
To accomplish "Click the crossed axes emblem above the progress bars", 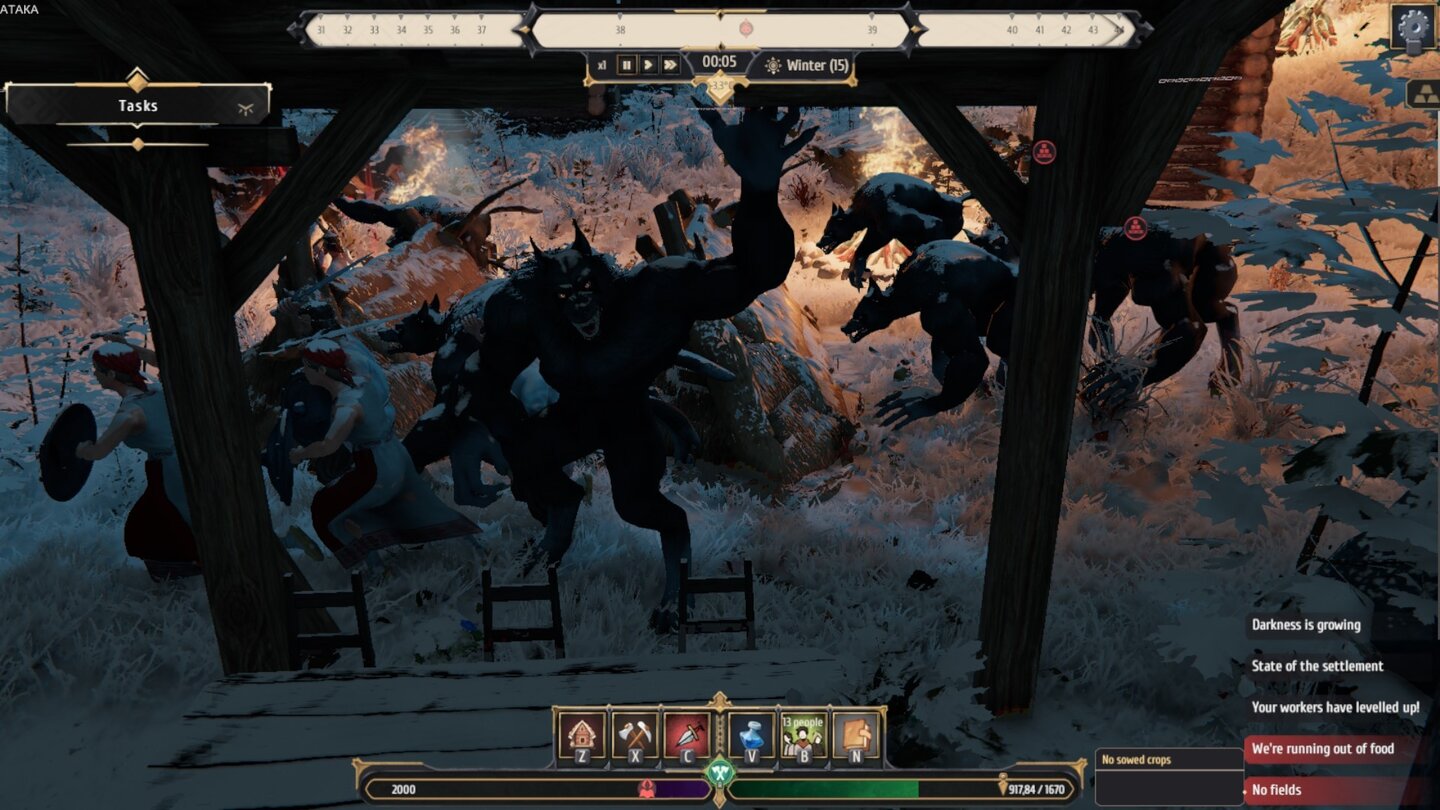I will click(718, 770).
